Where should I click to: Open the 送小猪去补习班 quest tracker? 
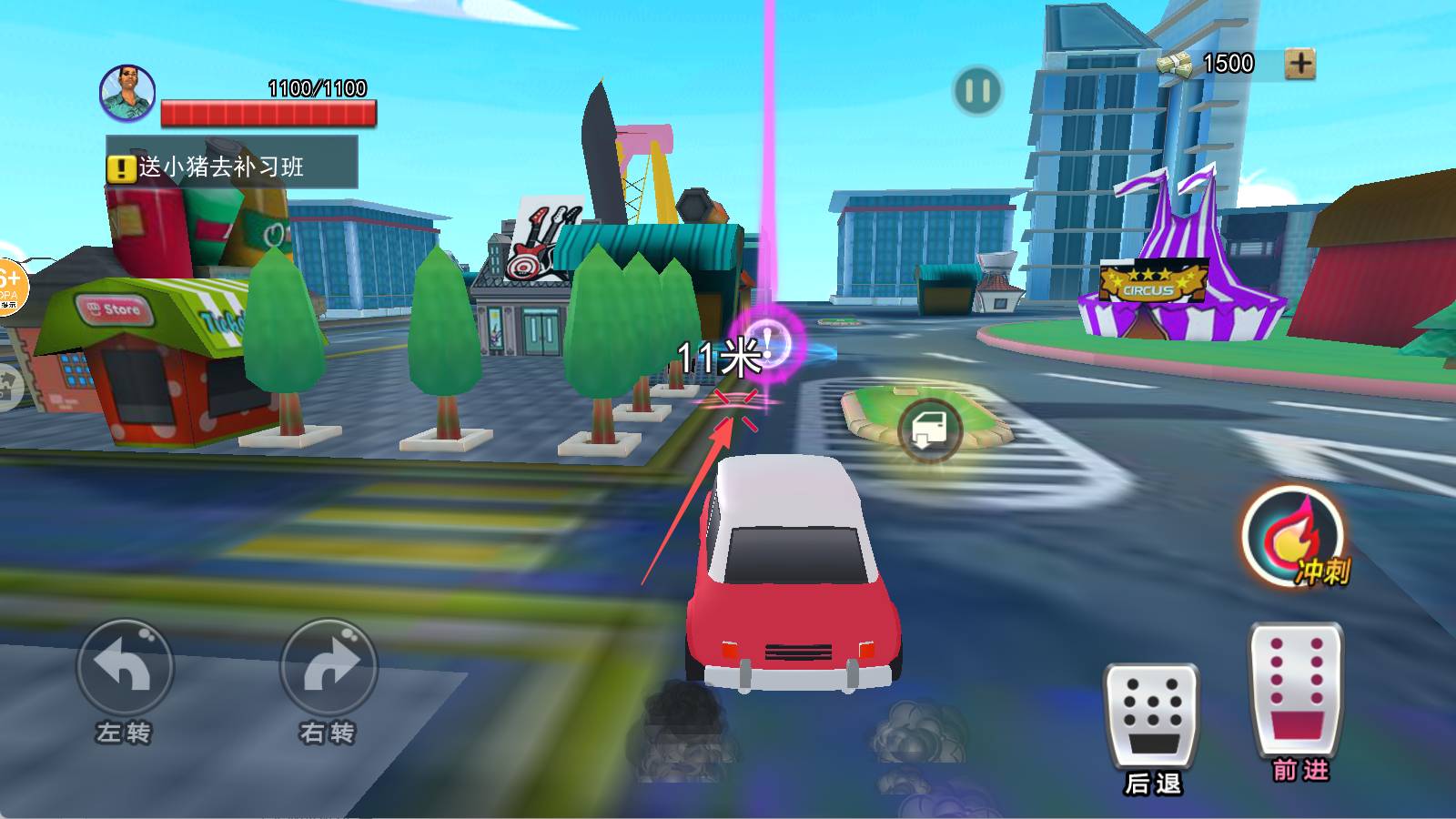coord(232,165)
